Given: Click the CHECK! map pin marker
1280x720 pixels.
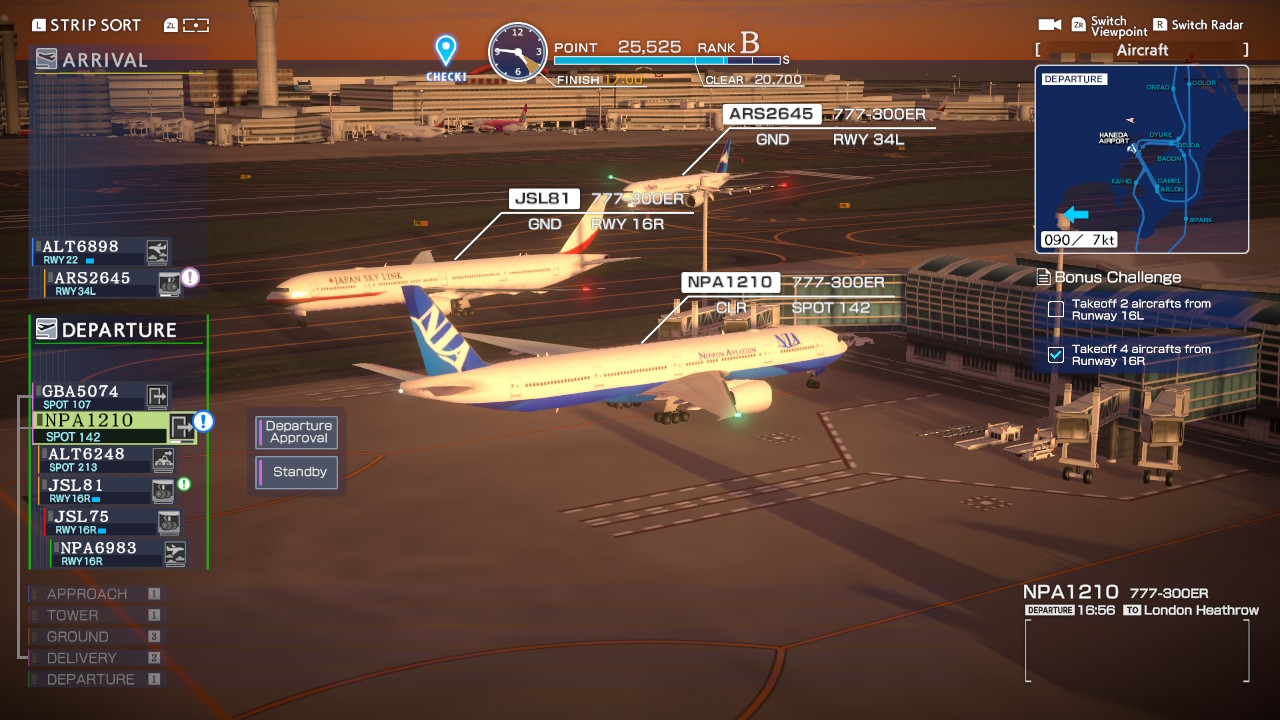Looking at the screenshot, I should click(444, 47).
